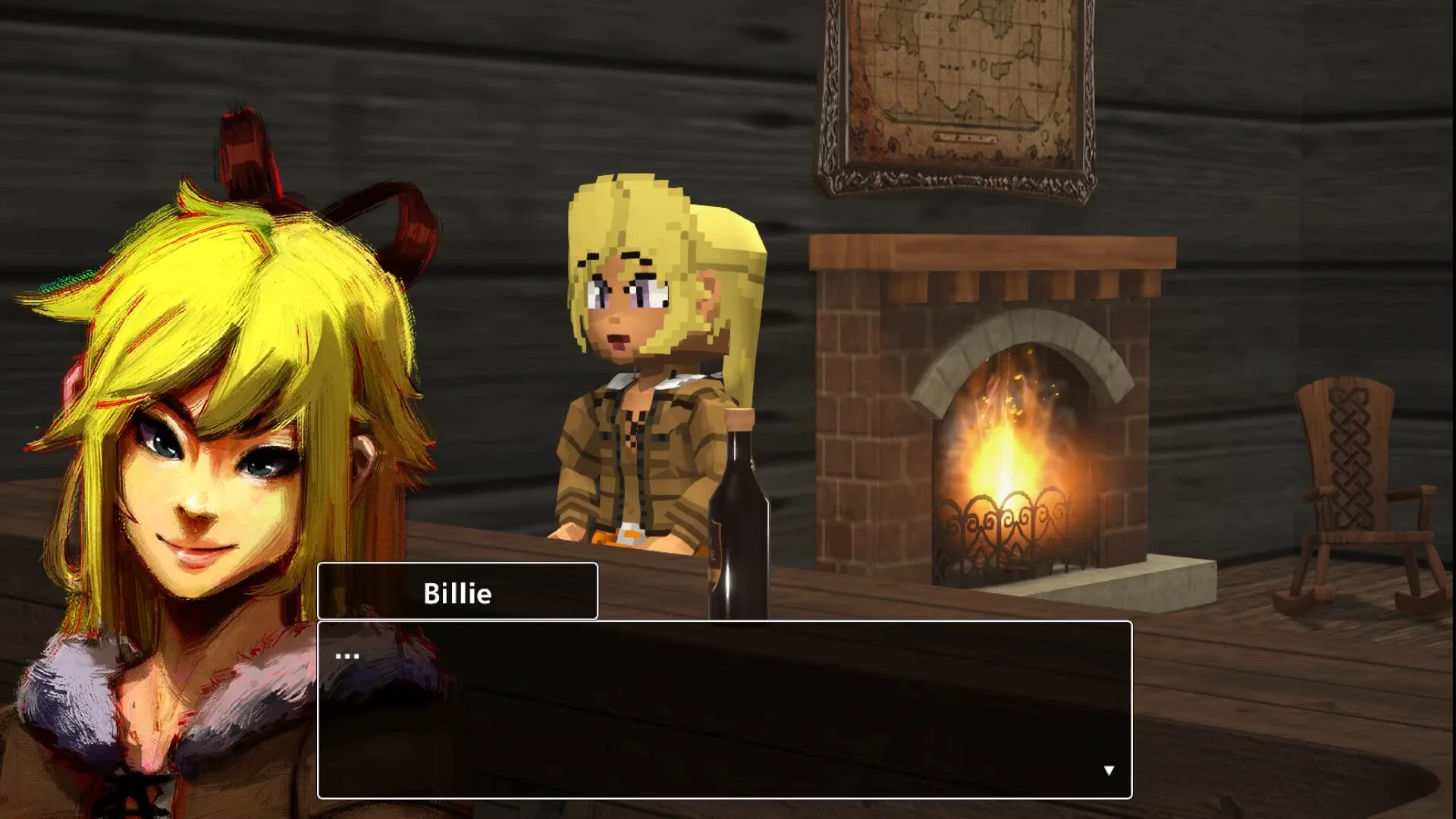The image size is (1456, 819).
Task: Click the dialogue advance arrow
Action: pyautogui.click(x=1109, y=769)
